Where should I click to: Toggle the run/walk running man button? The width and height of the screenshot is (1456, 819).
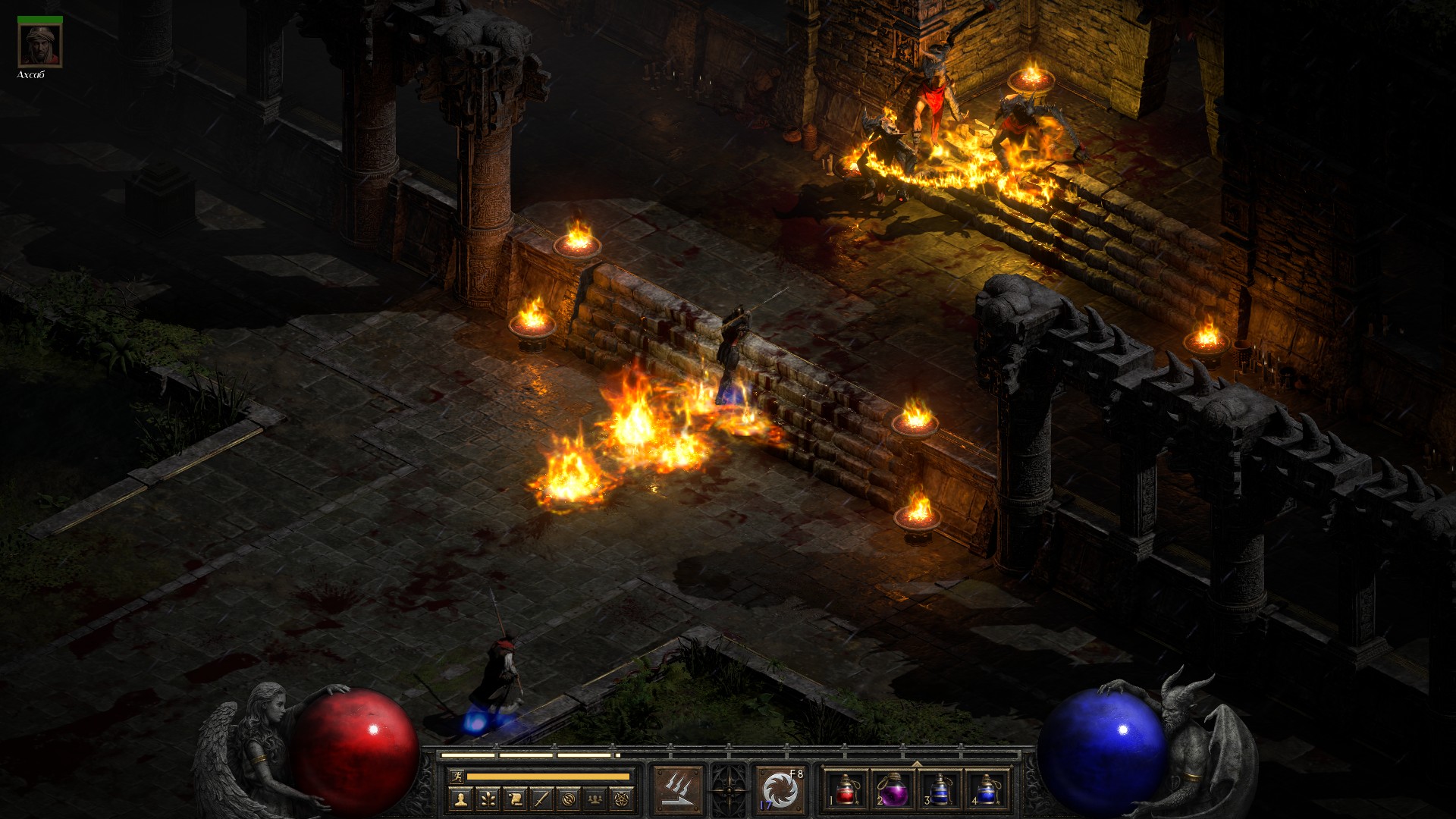455,776
